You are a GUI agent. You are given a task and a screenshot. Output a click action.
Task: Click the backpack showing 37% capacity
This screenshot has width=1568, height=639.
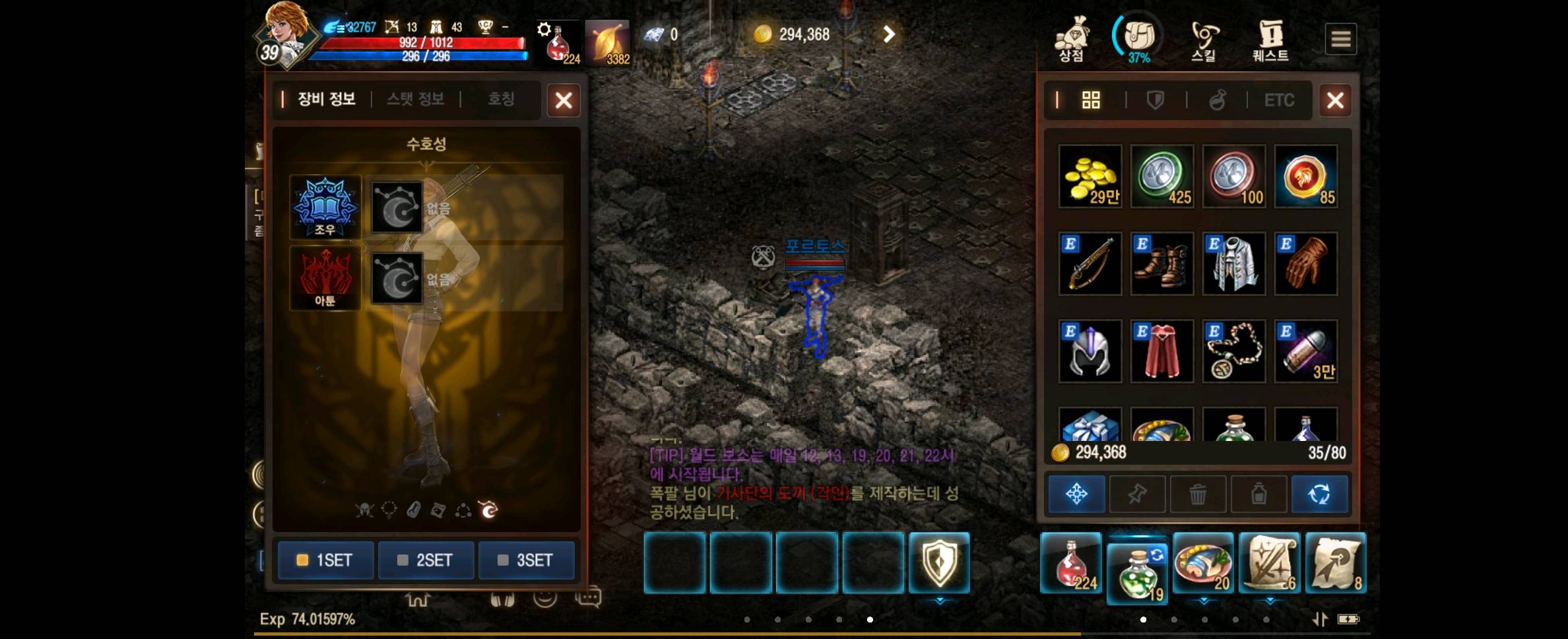(x=1138, y=36)
